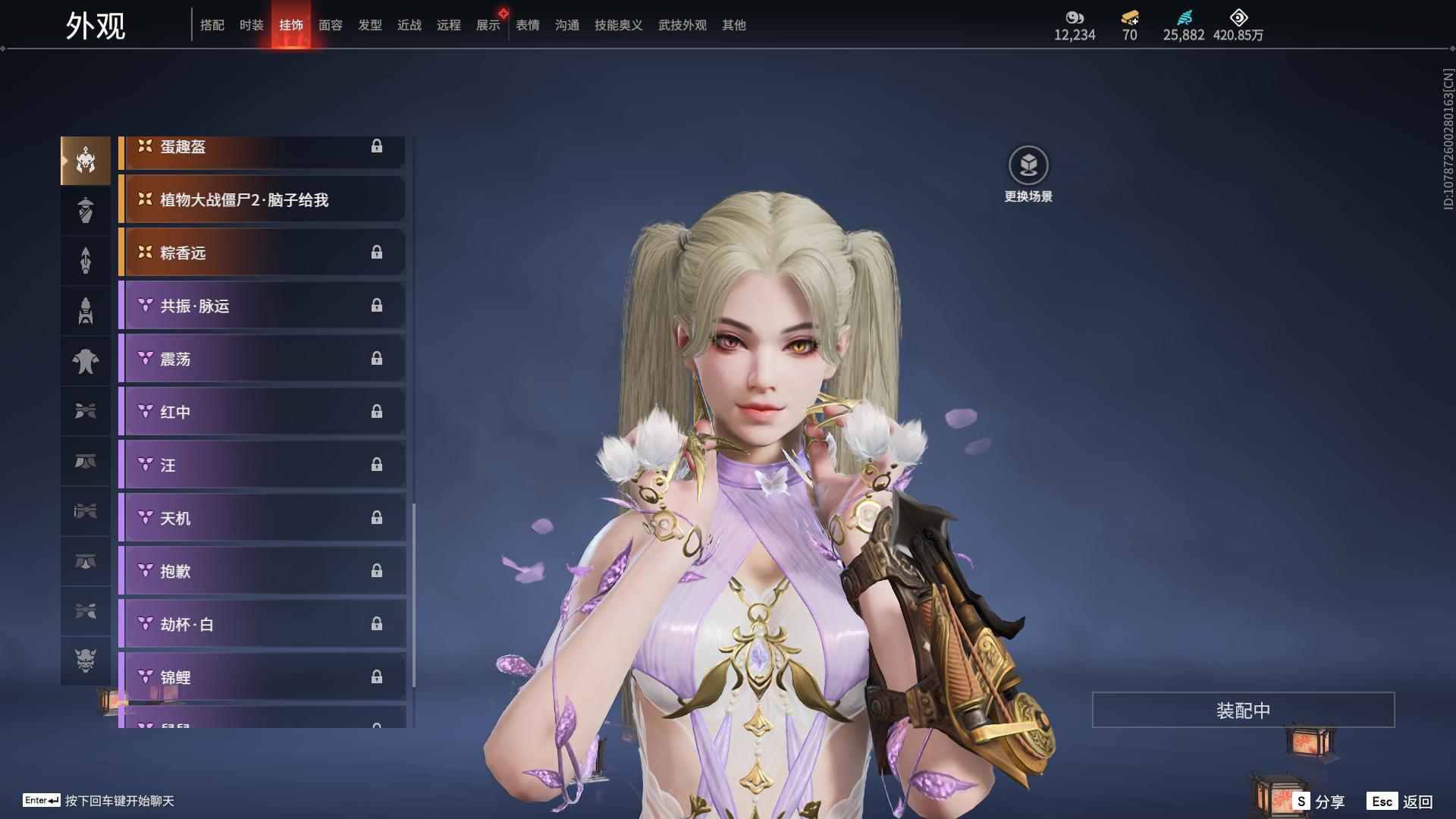Screen dimensions: 1456x819
Task: Click 返回 to go back
Action: pyautogui.click(x=1401, y=801)
